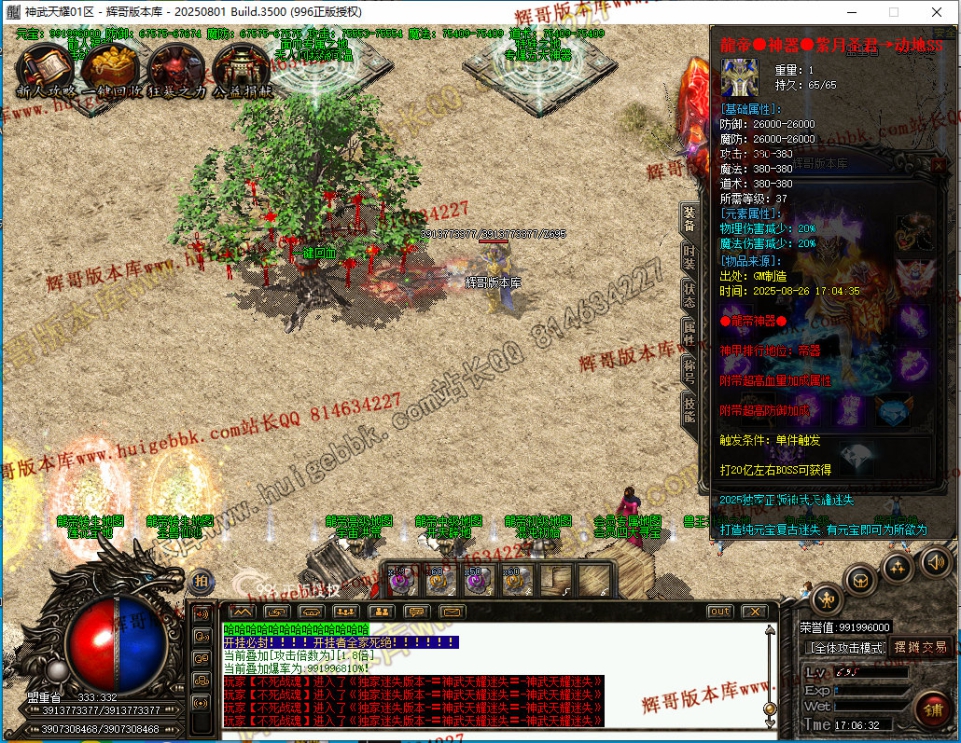Toggle the 全体攻击模式 attack mode

point(850,648)
